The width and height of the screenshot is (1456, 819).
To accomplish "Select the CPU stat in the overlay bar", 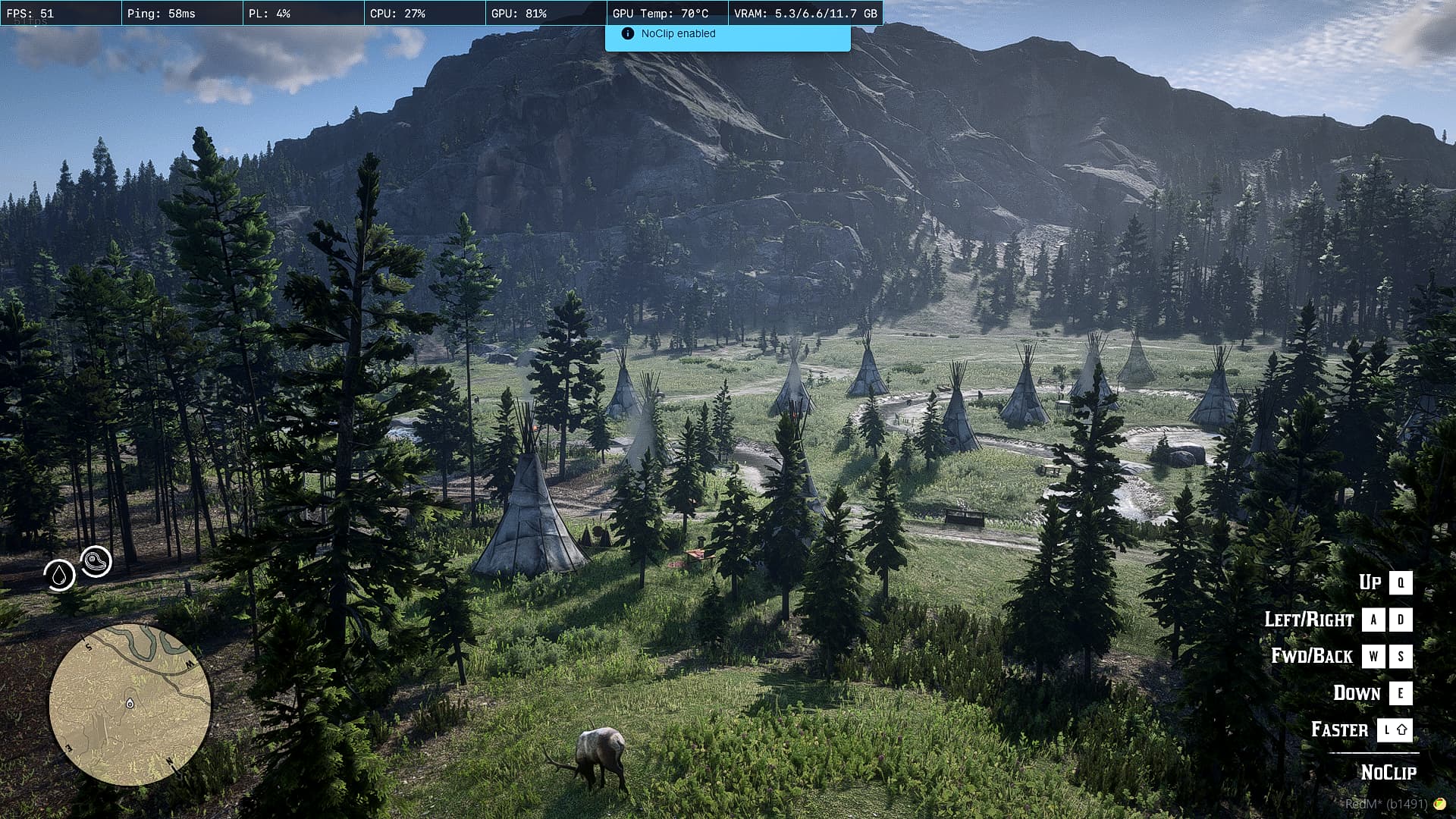I will click(398, 12).
